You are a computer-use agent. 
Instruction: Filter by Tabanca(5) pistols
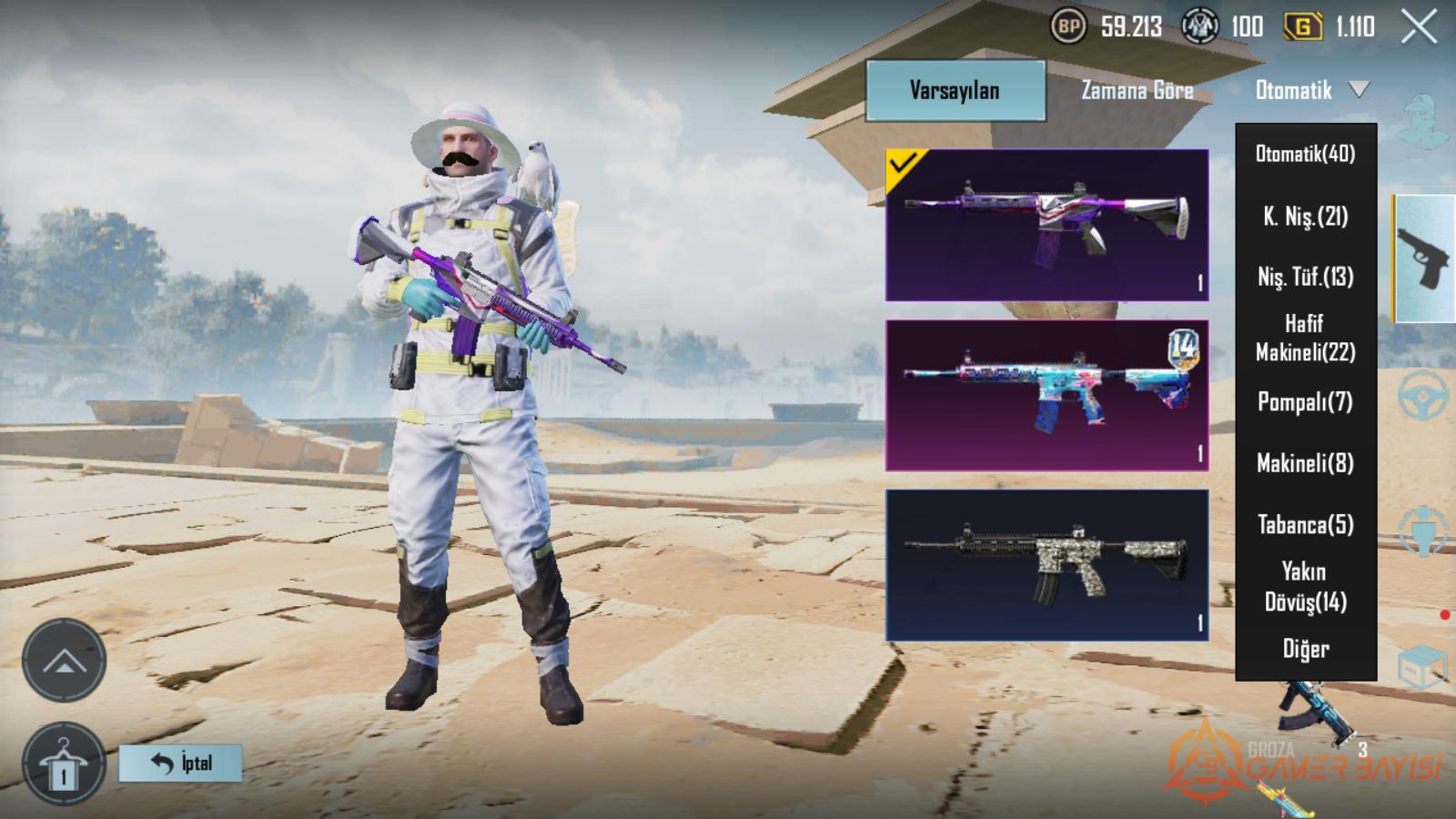(1305, 525)
